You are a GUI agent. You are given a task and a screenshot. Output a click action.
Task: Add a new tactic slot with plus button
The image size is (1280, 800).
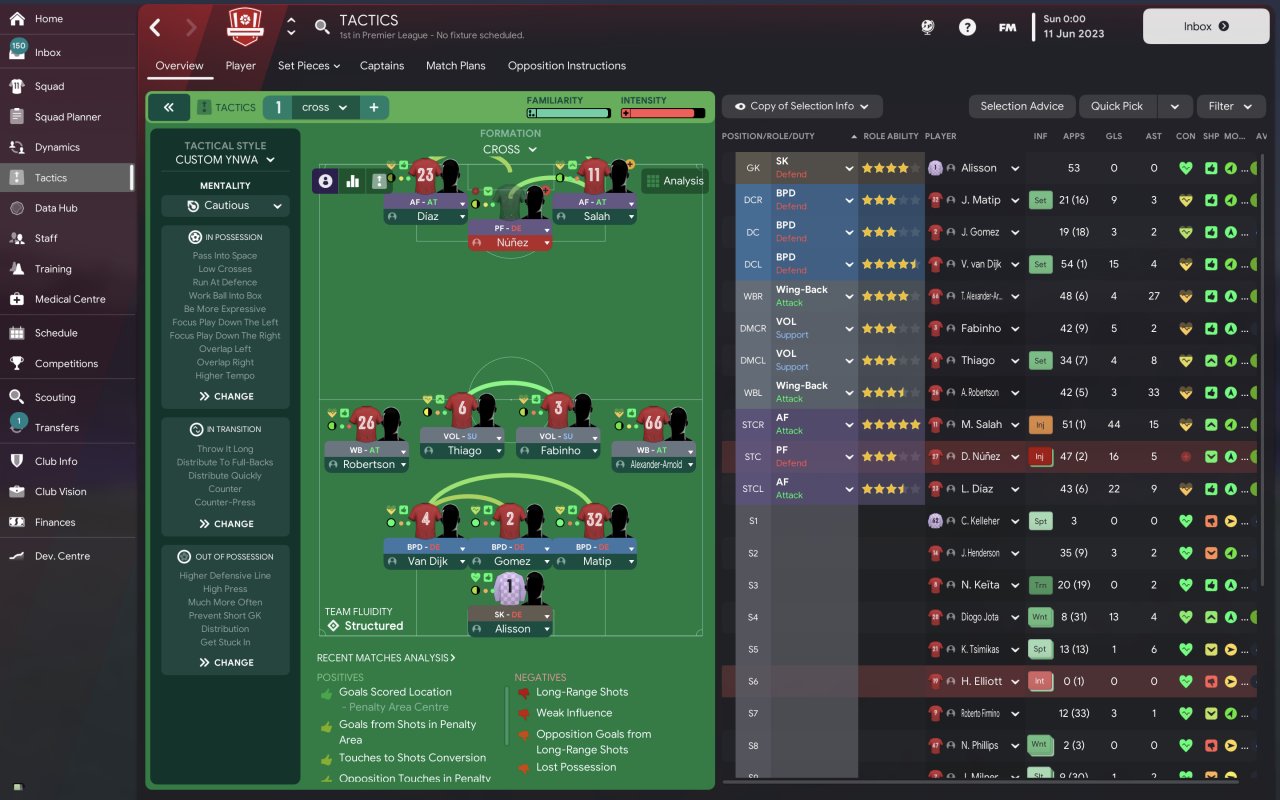(374, 107)
